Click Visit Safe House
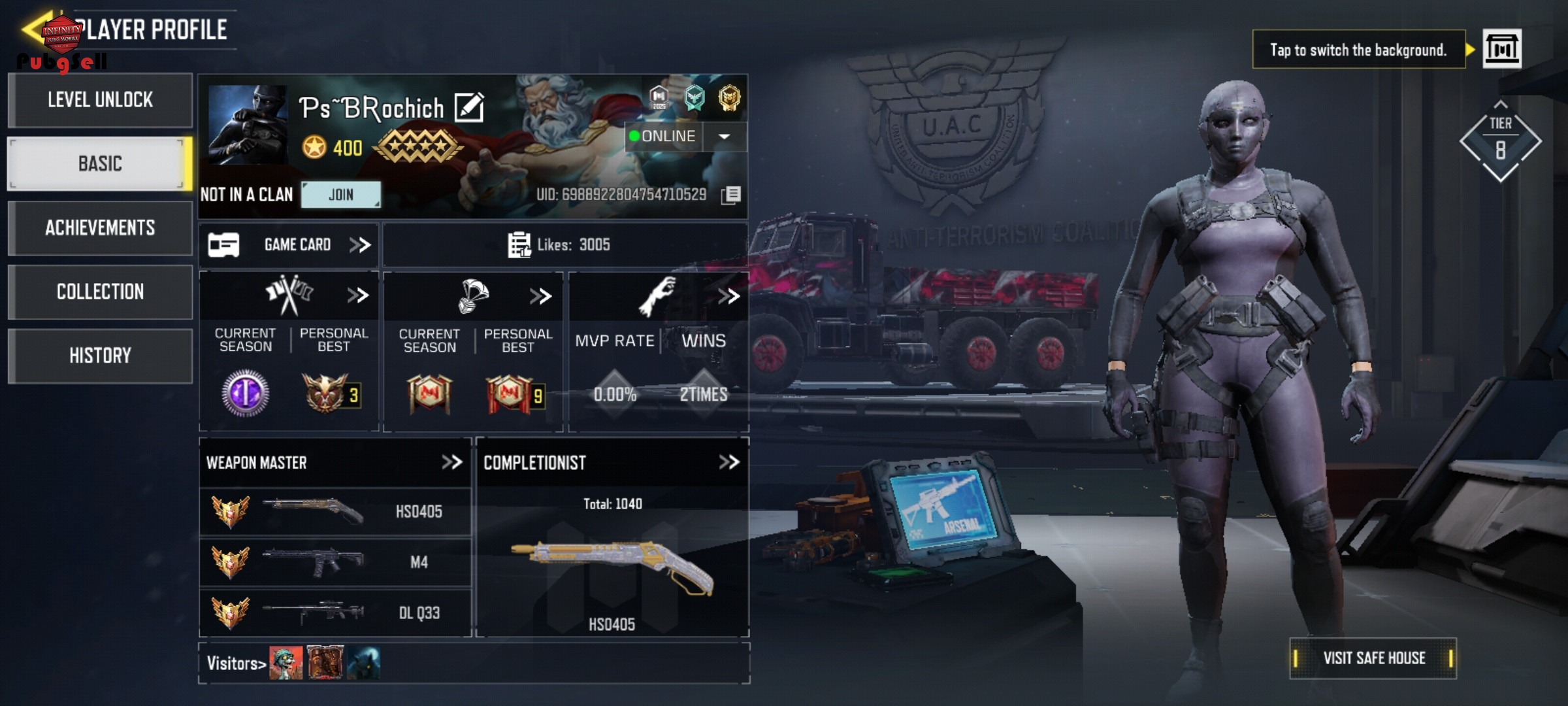The height and width of the screenshot is (706, 1568). pos(1373,658)
